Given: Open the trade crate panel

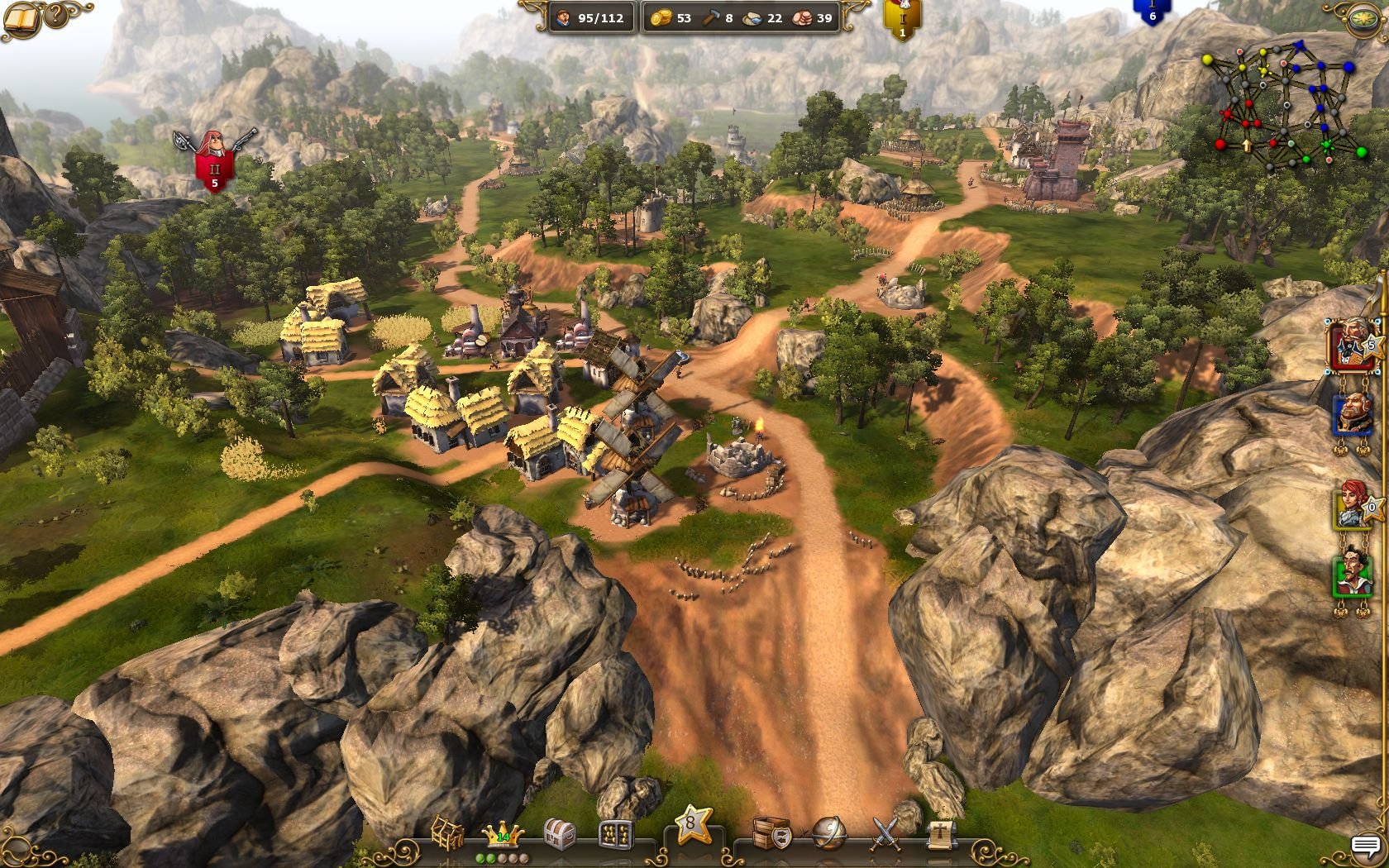Looking at the screenshot, I should click(772, 835).
